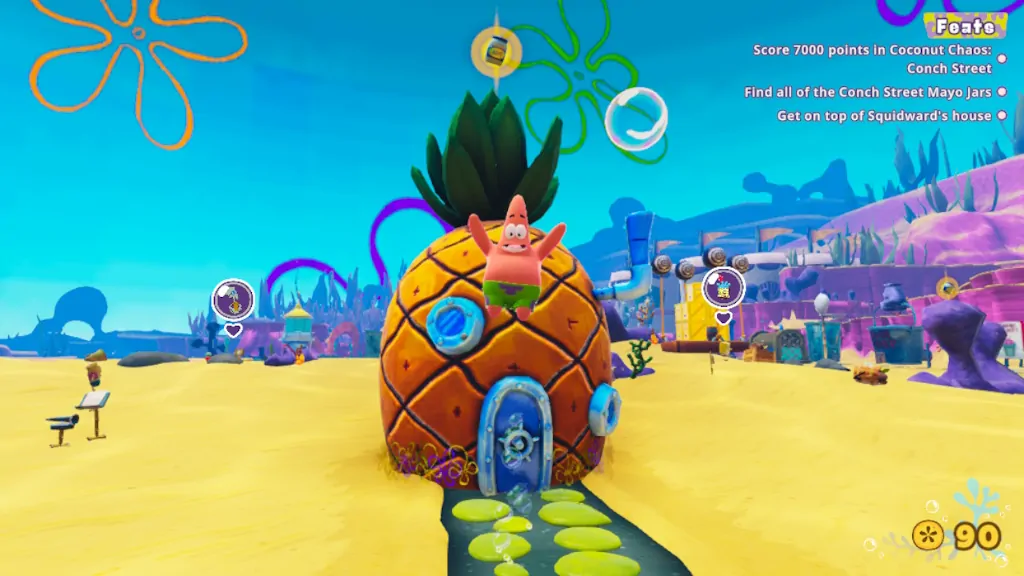Viewport: 1024px width, 576px height.
Task: Click the purple marker showing yellow SpongeBob figure
Action: click(x=723, y=288)
